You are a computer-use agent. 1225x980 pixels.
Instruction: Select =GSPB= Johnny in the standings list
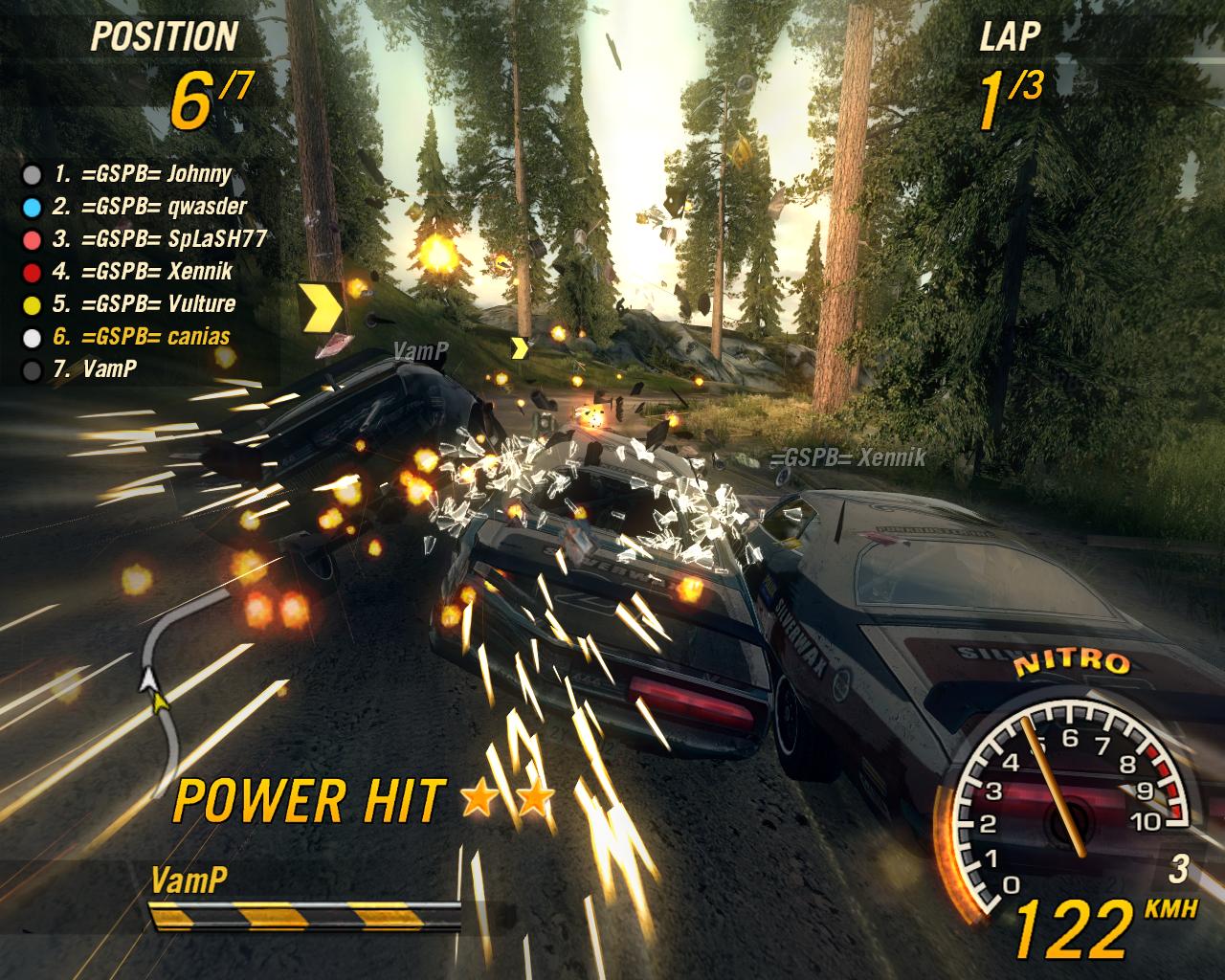tap(144, 174)
